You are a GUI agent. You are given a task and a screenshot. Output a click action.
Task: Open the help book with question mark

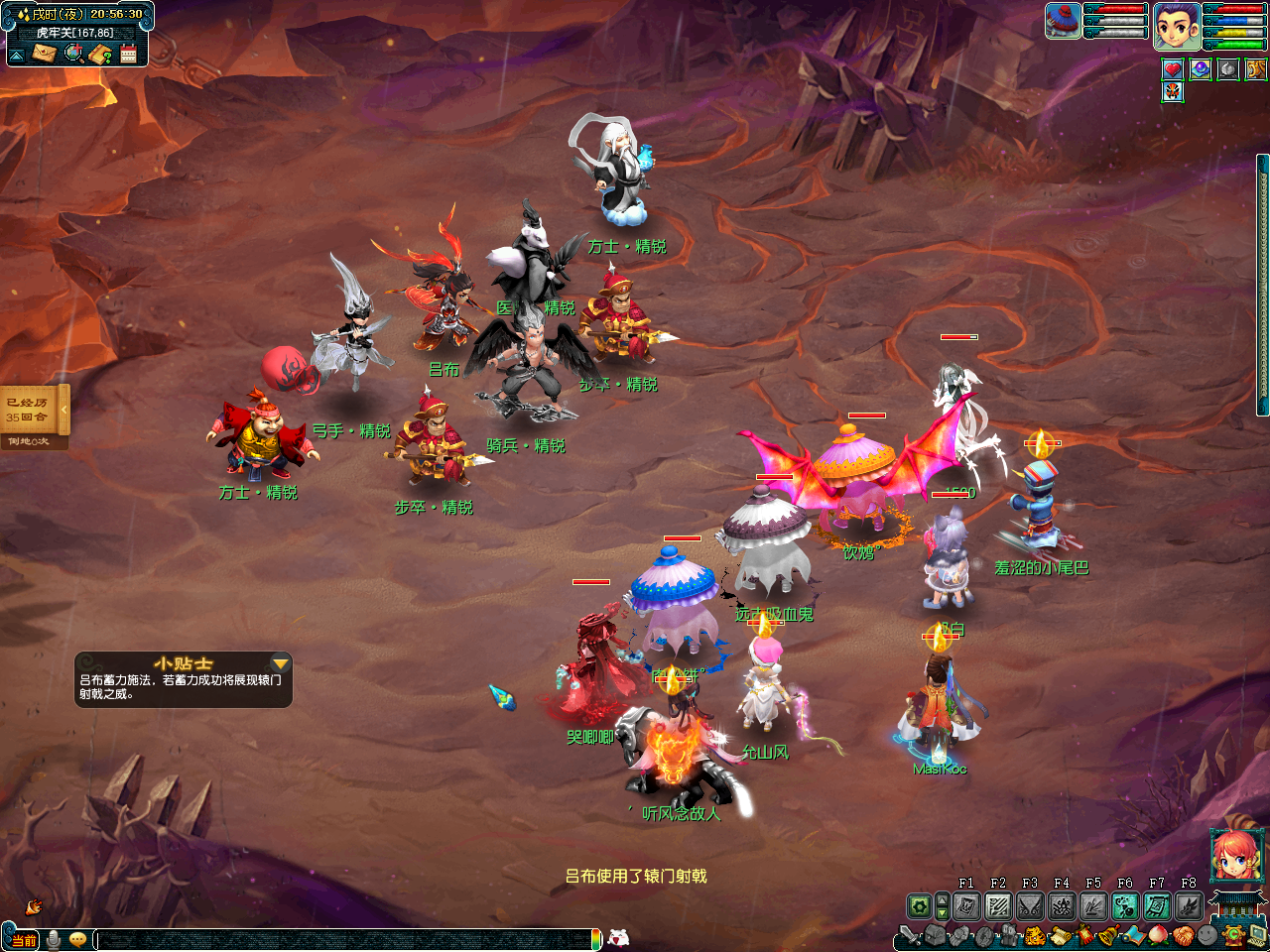(x=100, y=54)
